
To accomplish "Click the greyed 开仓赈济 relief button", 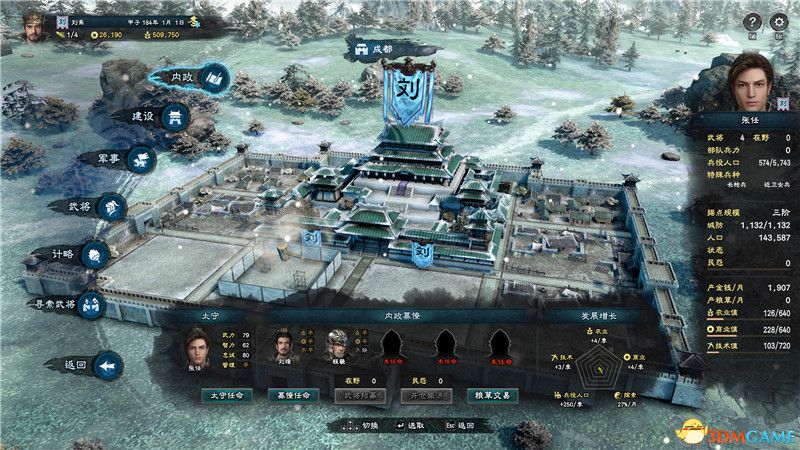I will click(x=423, y=395).
